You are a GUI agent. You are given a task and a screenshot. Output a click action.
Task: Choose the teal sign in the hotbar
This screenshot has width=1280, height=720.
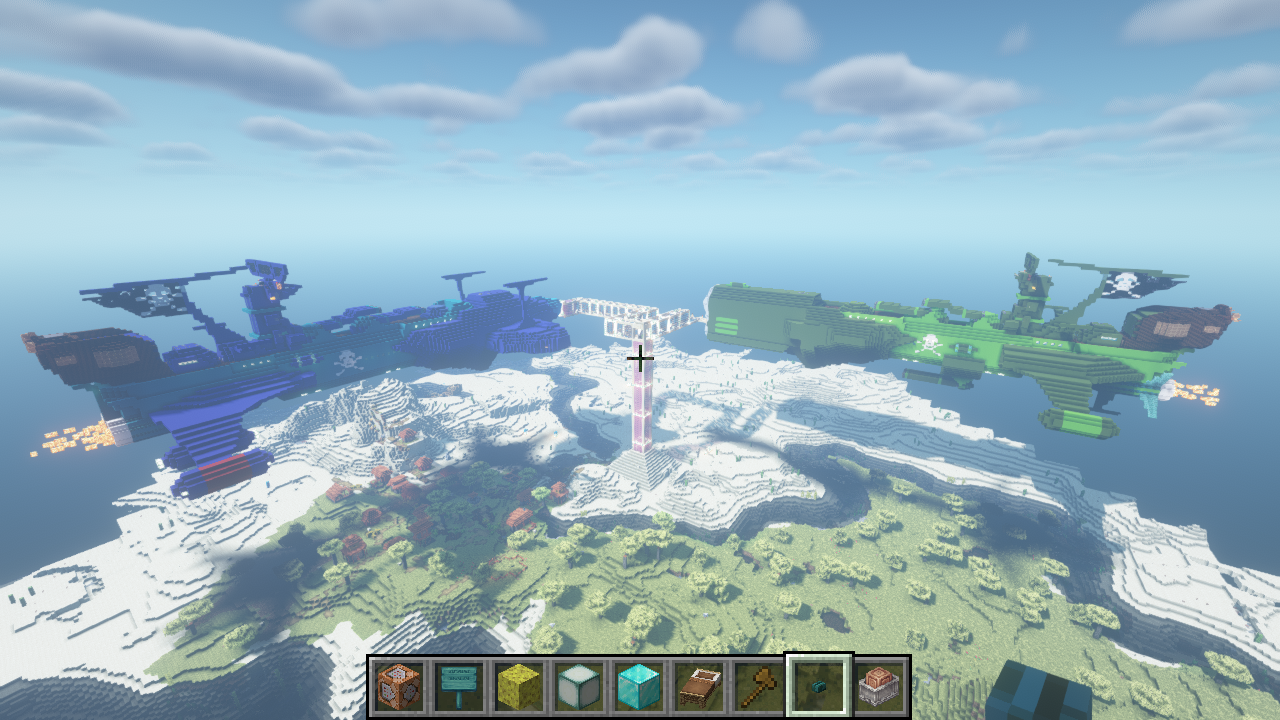tap(459, 686)
